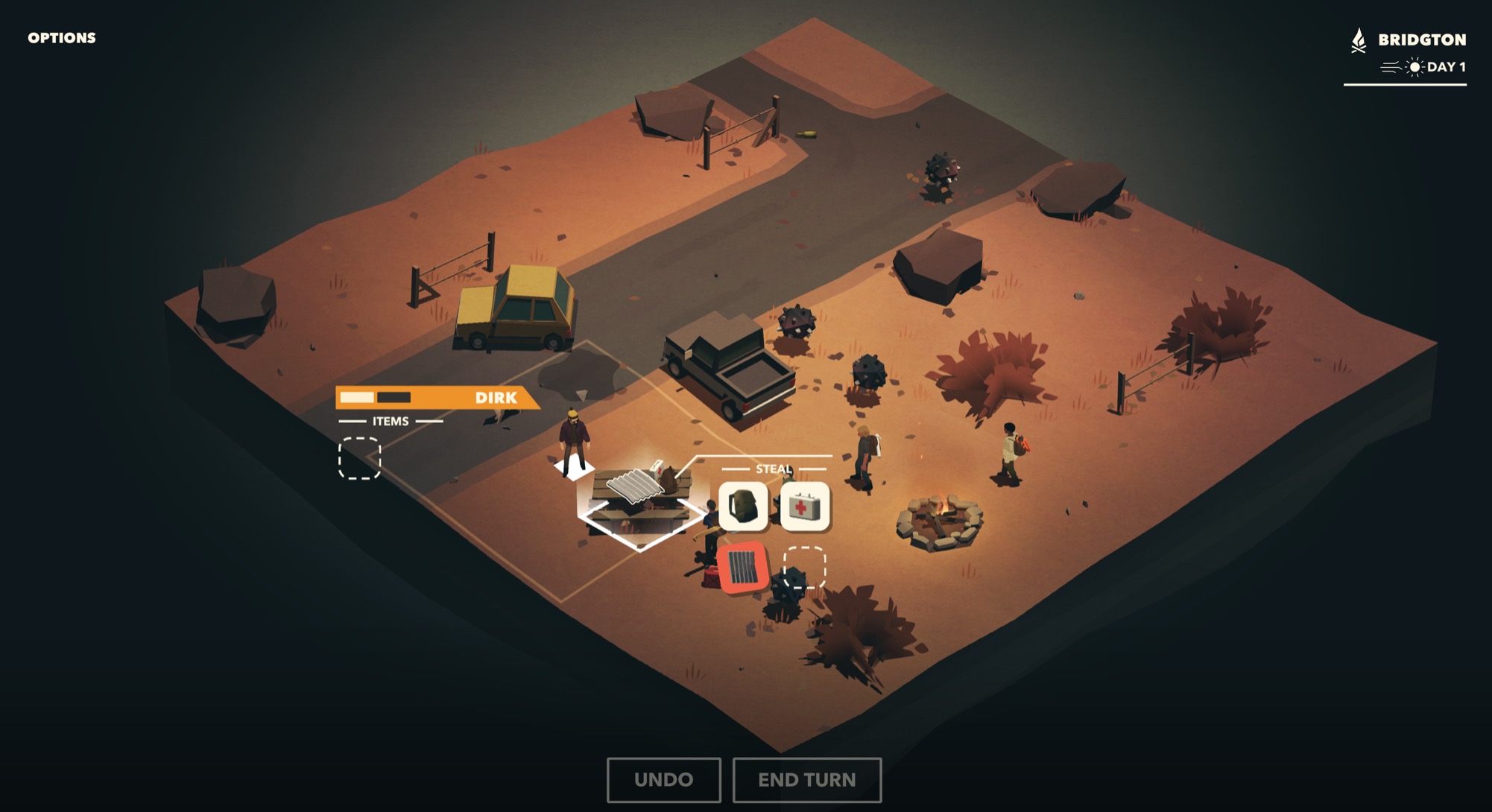Select the red metal sheet item
Viewport: 1492px width, 812px height.
pyautogui.click(x=743, y=567)
